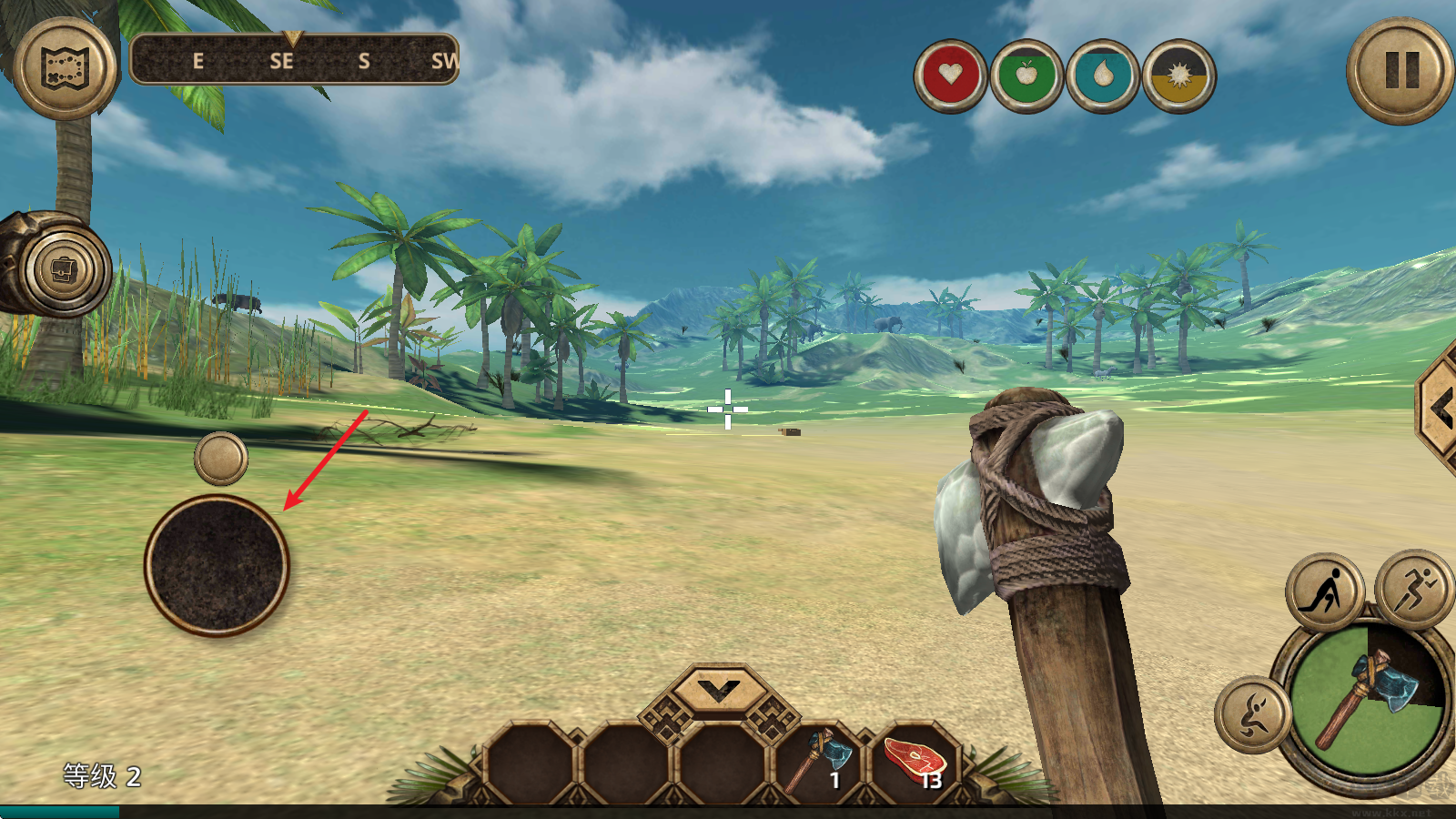Screen dimensions: 1456x819
Task: Open the backpack inventory
Action: 64,269
